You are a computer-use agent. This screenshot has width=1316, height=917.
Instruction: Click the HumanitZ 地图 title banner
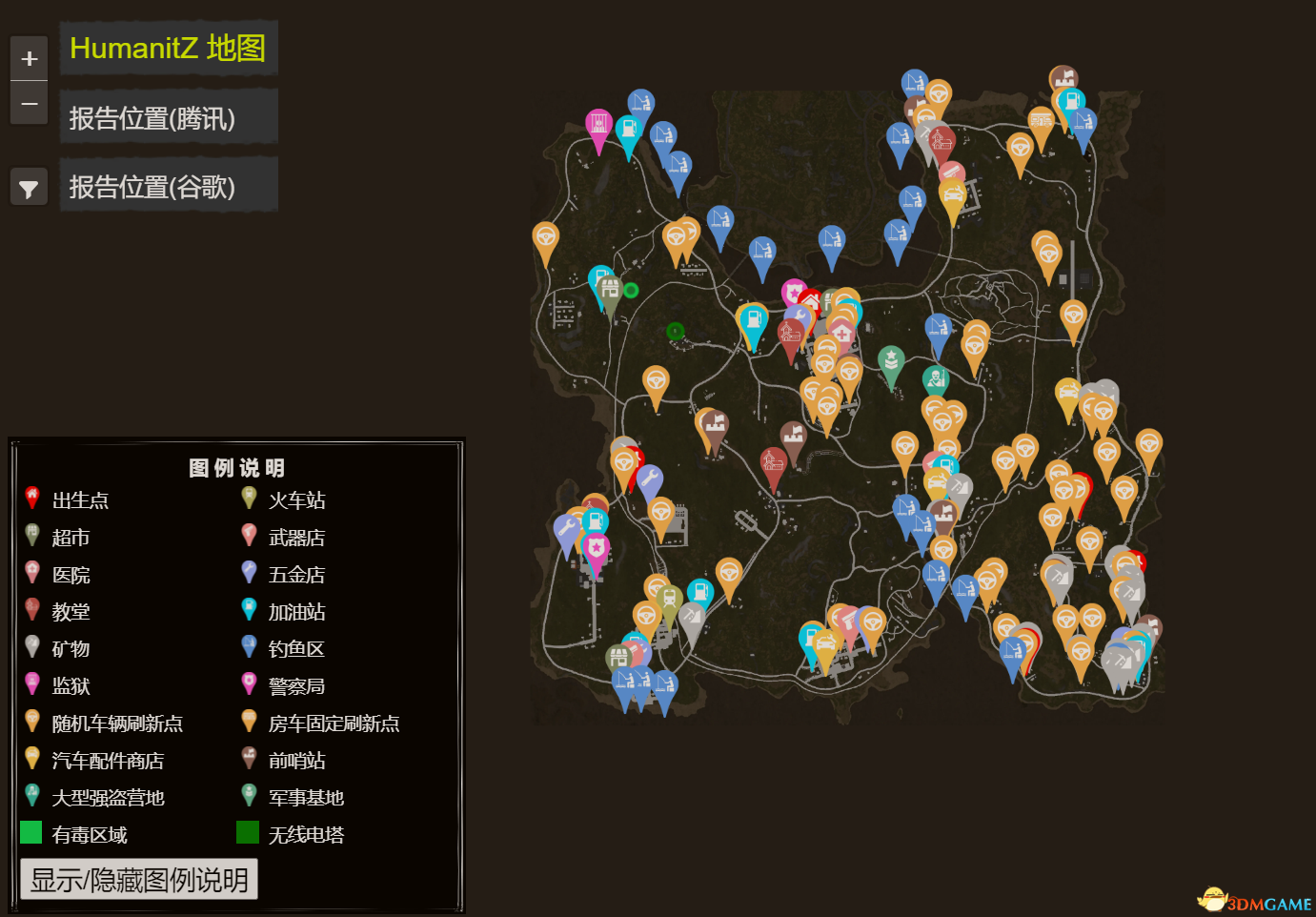click(168, 48)
